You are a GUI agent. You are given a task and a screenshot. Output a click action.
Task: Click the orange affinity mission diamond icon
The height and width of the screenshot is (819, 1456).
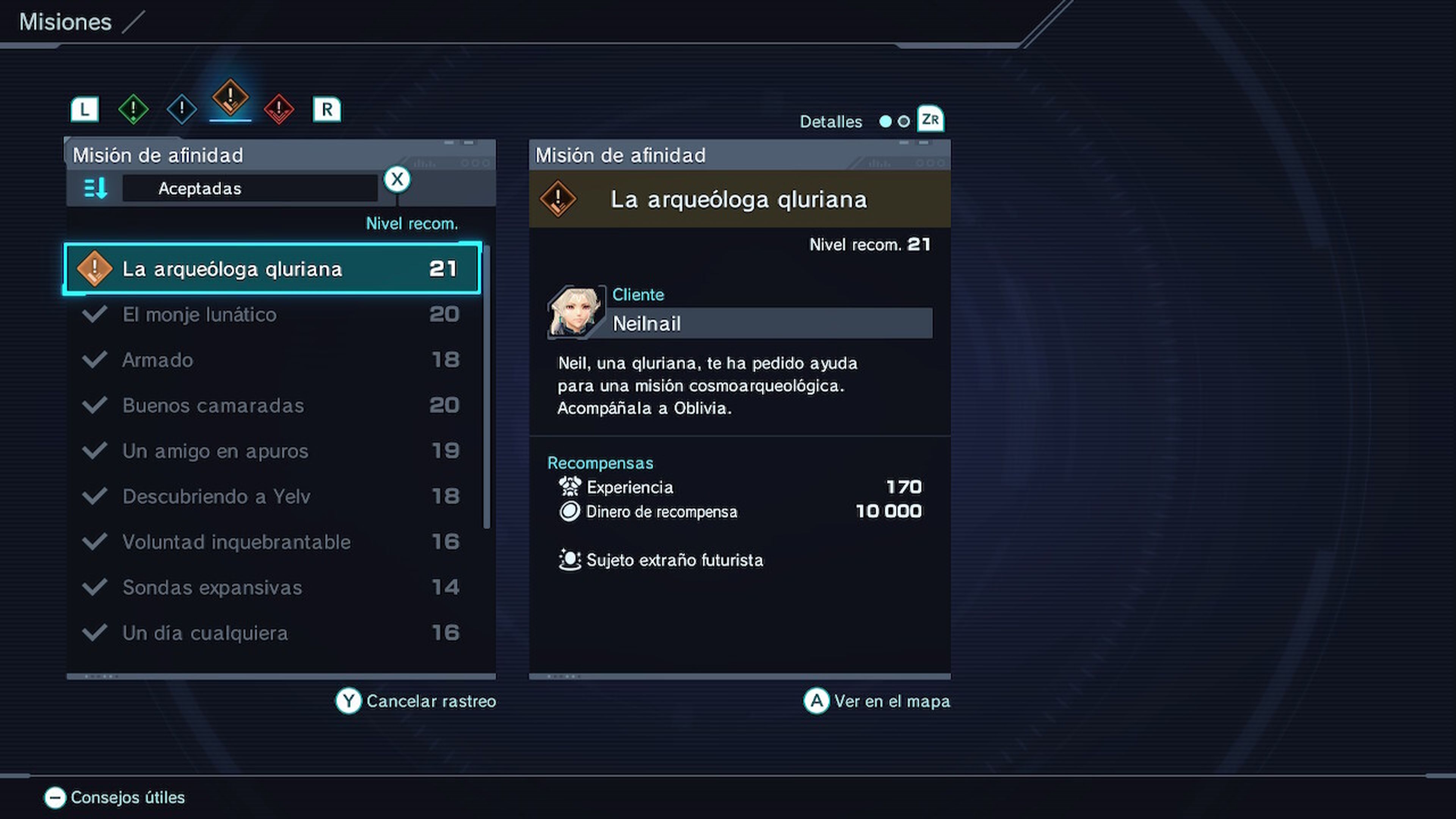(x=229, y=100)
